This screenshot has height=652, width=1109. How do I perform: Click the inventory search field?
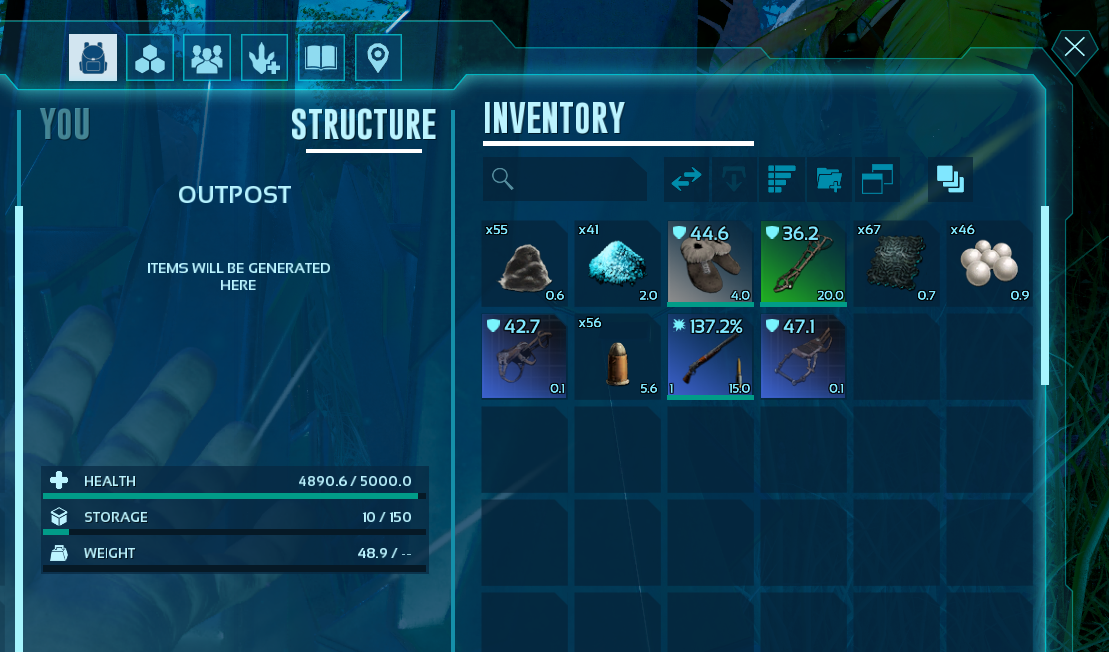point(565,179)
